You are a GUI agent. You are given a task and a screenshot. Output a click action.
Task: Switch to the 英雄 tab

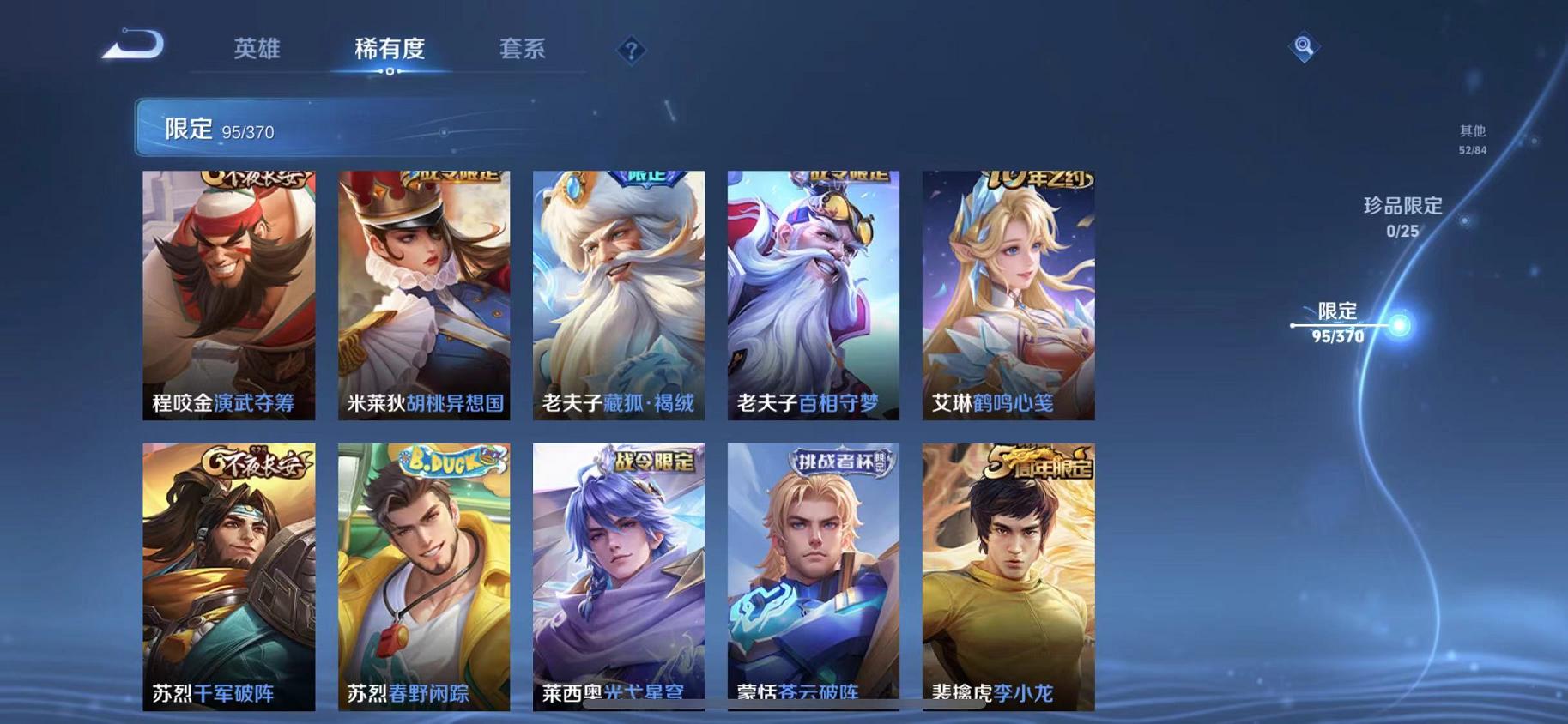tap(257, 49)
